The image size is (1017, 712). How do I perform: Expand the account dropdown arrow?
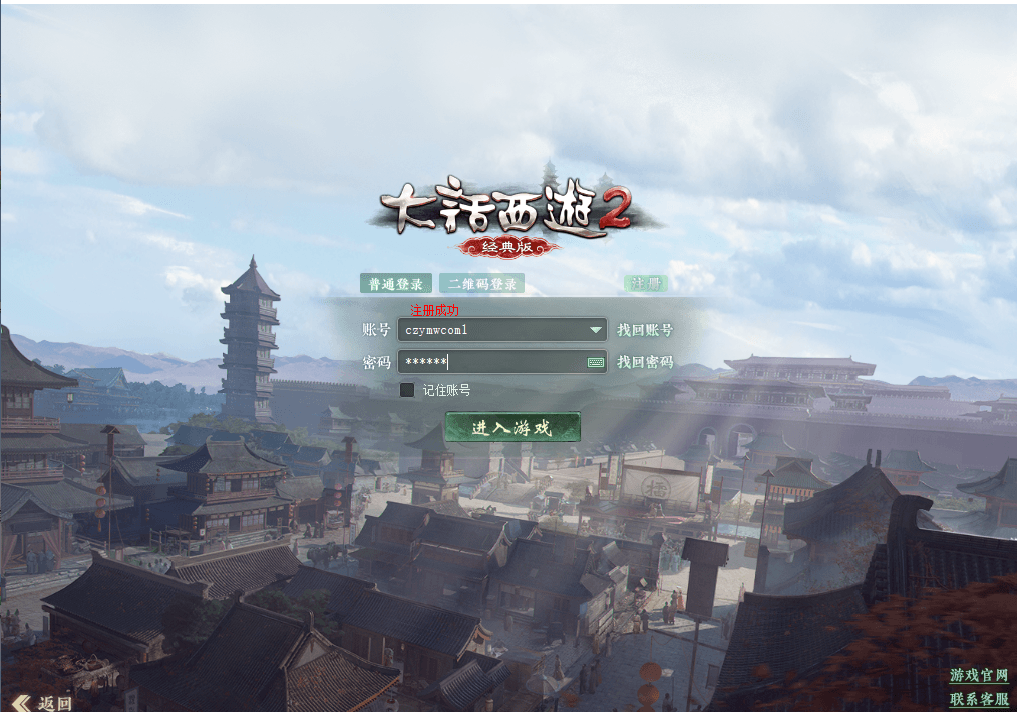(596, 330)
